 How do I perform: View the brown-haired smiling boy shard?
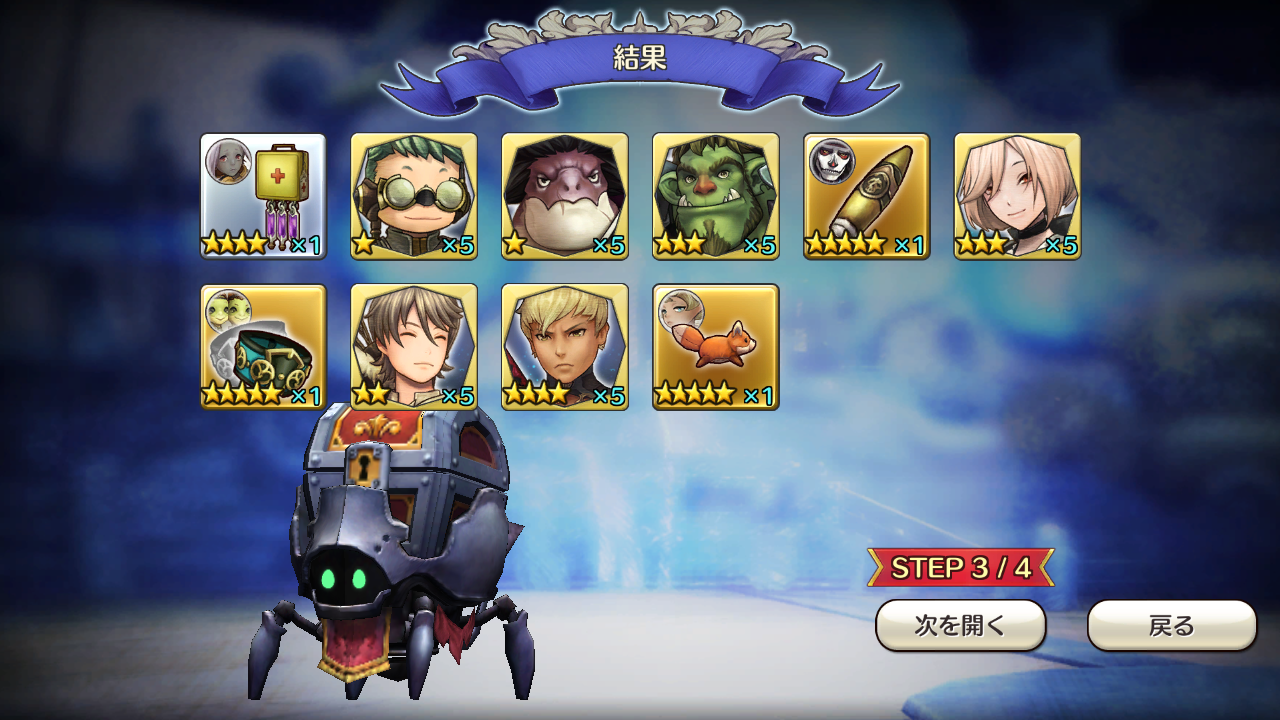[414, 347]
